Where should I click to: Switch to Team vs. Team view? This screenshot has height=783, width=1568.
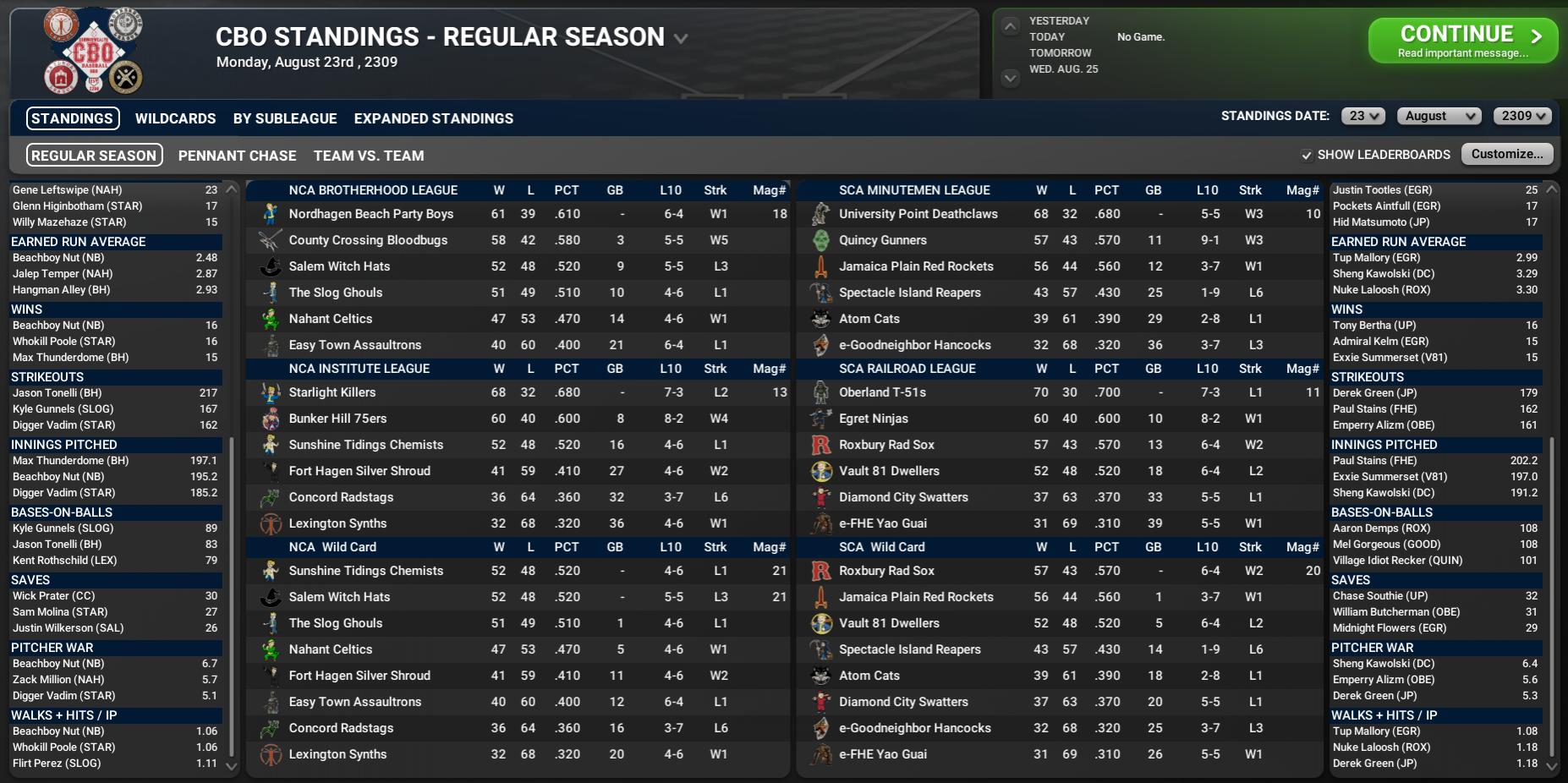369,156
